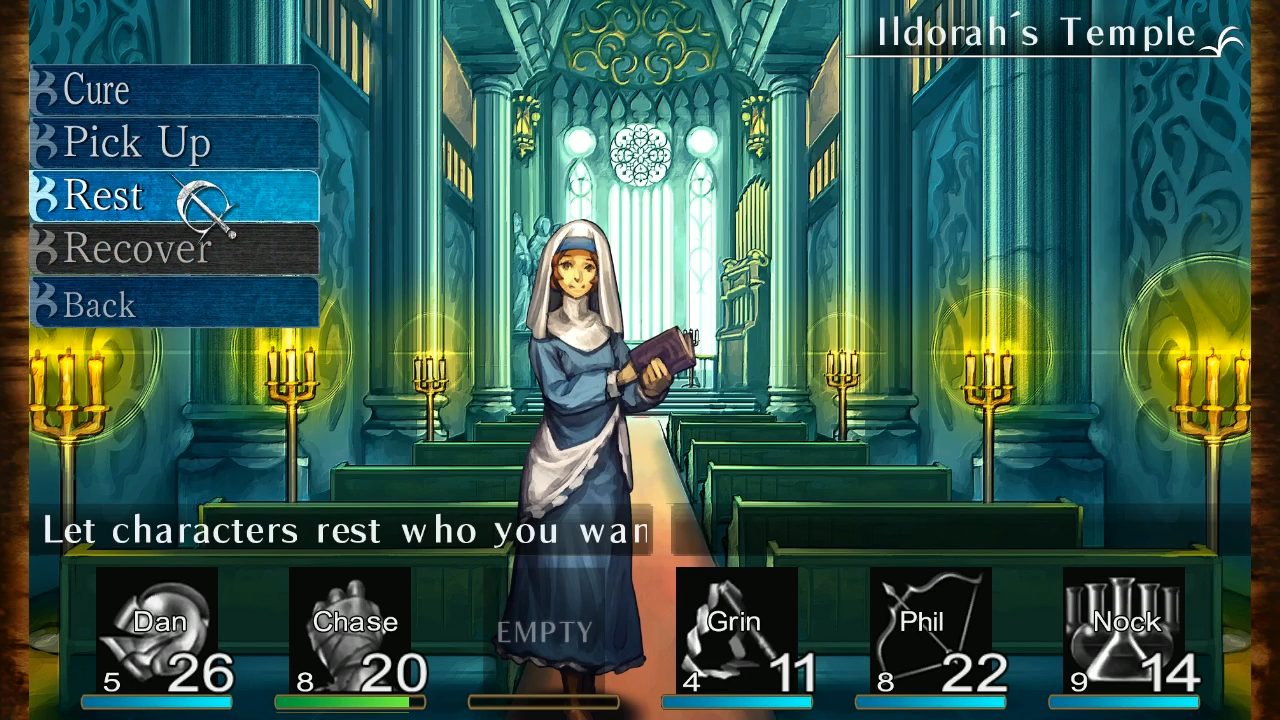Select Grin's dagger class icon

735,620
